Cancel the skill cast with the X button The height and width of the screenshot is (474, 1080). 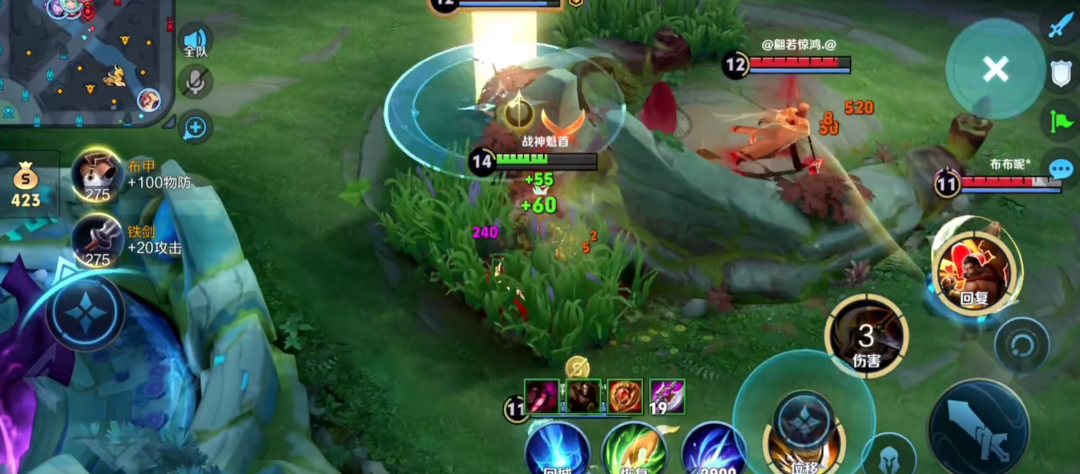995,69
